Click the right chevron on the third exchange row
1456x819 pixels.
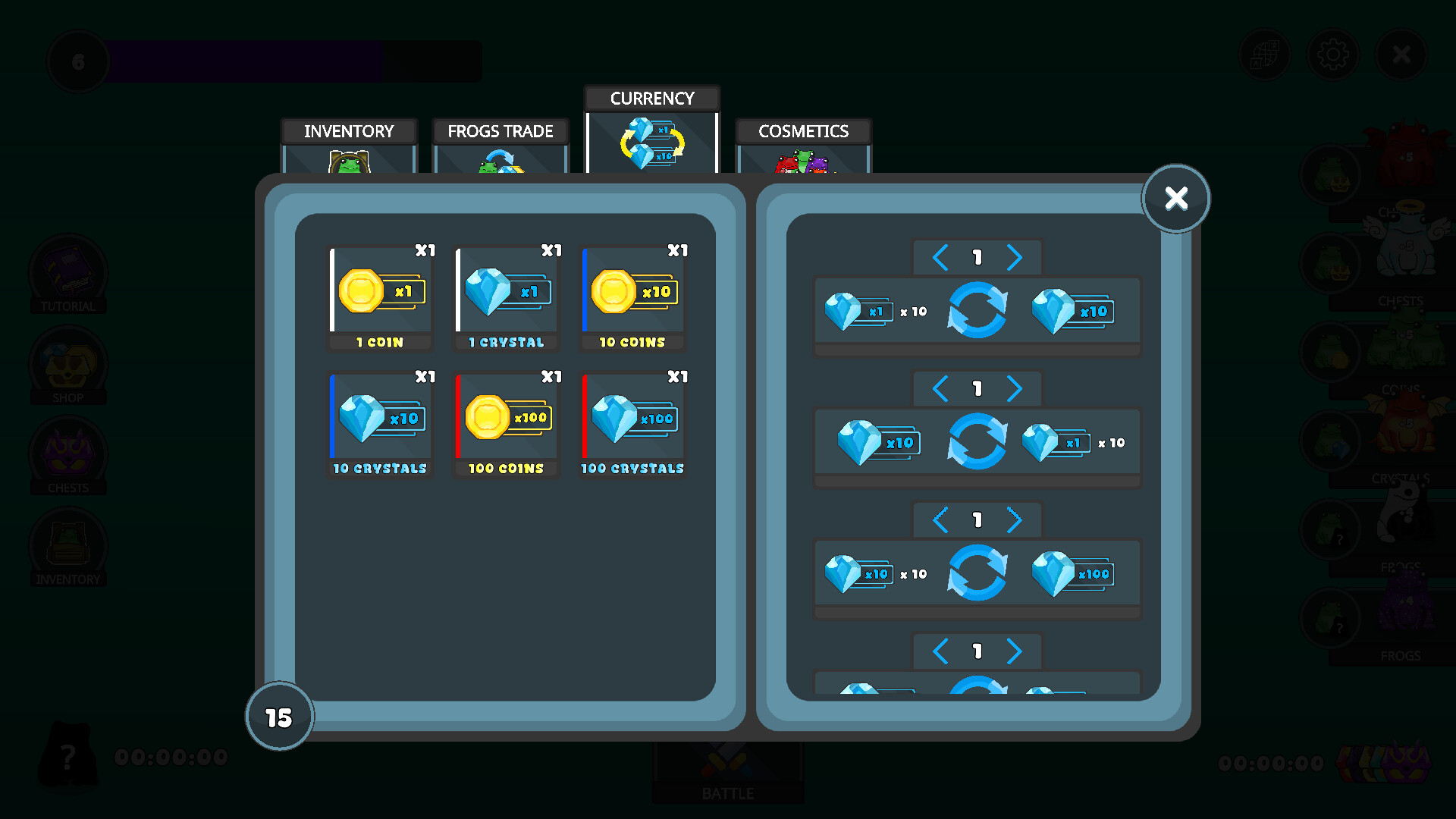1014,519
